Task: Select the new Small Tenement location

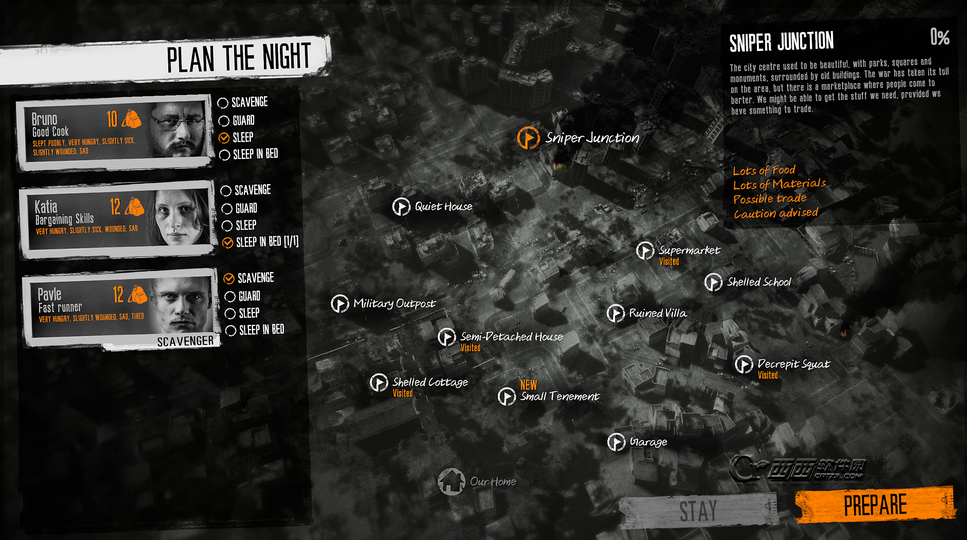Action: pyautogui.click(x=508, y=397)
